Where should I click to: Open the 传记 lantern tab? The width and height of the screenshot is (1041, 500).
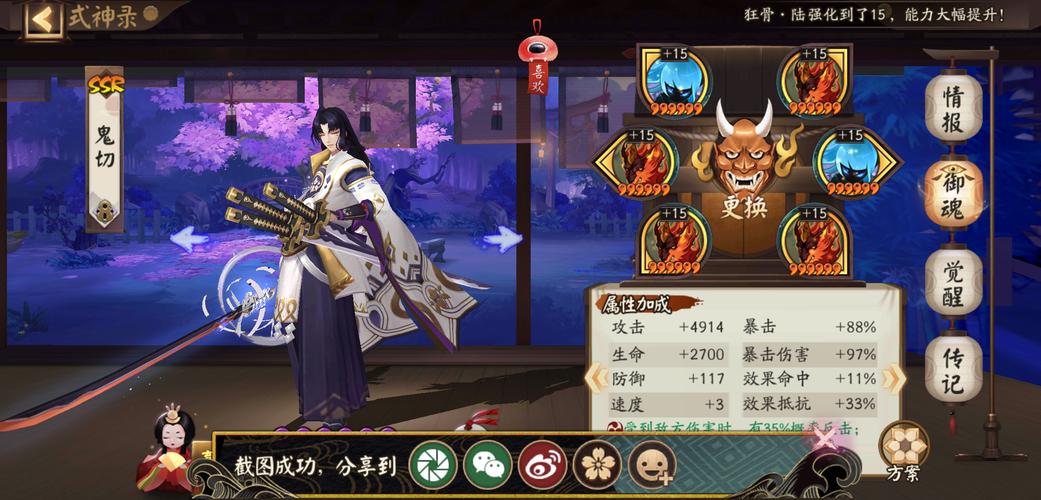(952, 367)
